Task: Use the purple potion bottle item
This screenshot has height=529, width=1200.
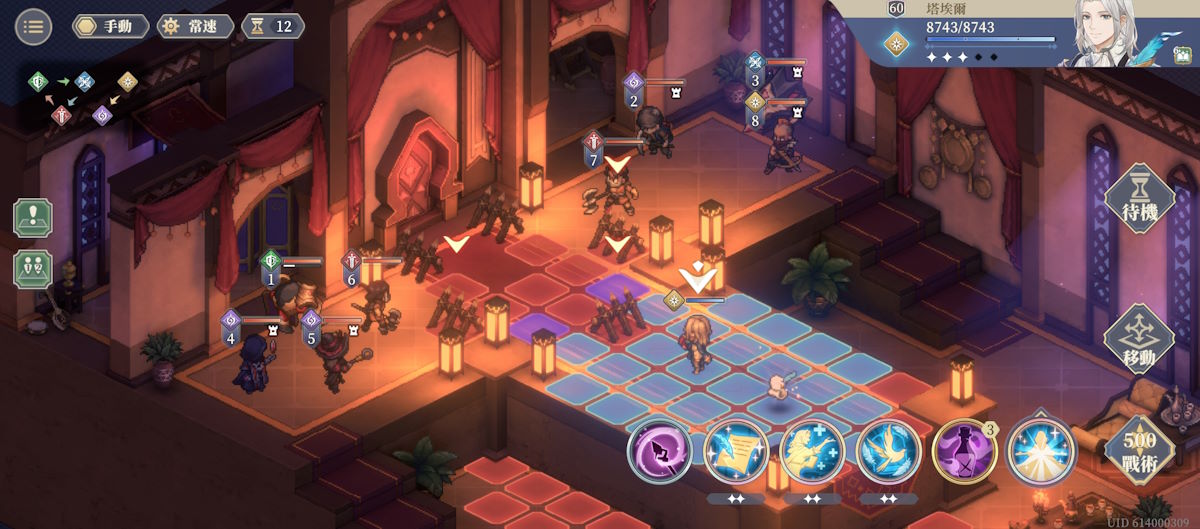Action: tap(965, 452)
